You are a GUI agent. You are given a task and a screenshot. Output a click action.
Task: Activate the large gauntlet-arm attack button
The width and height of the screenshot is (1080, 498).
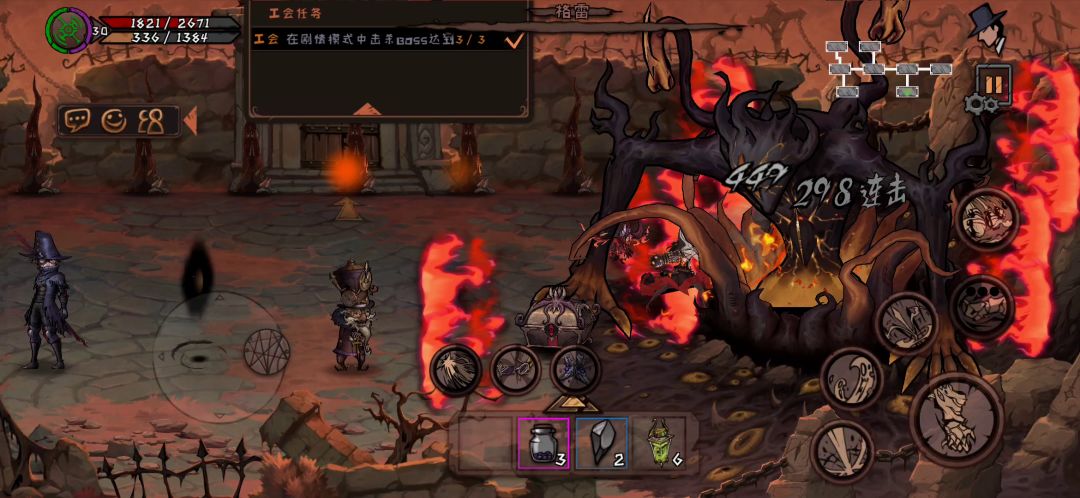(x=957, y=419)
